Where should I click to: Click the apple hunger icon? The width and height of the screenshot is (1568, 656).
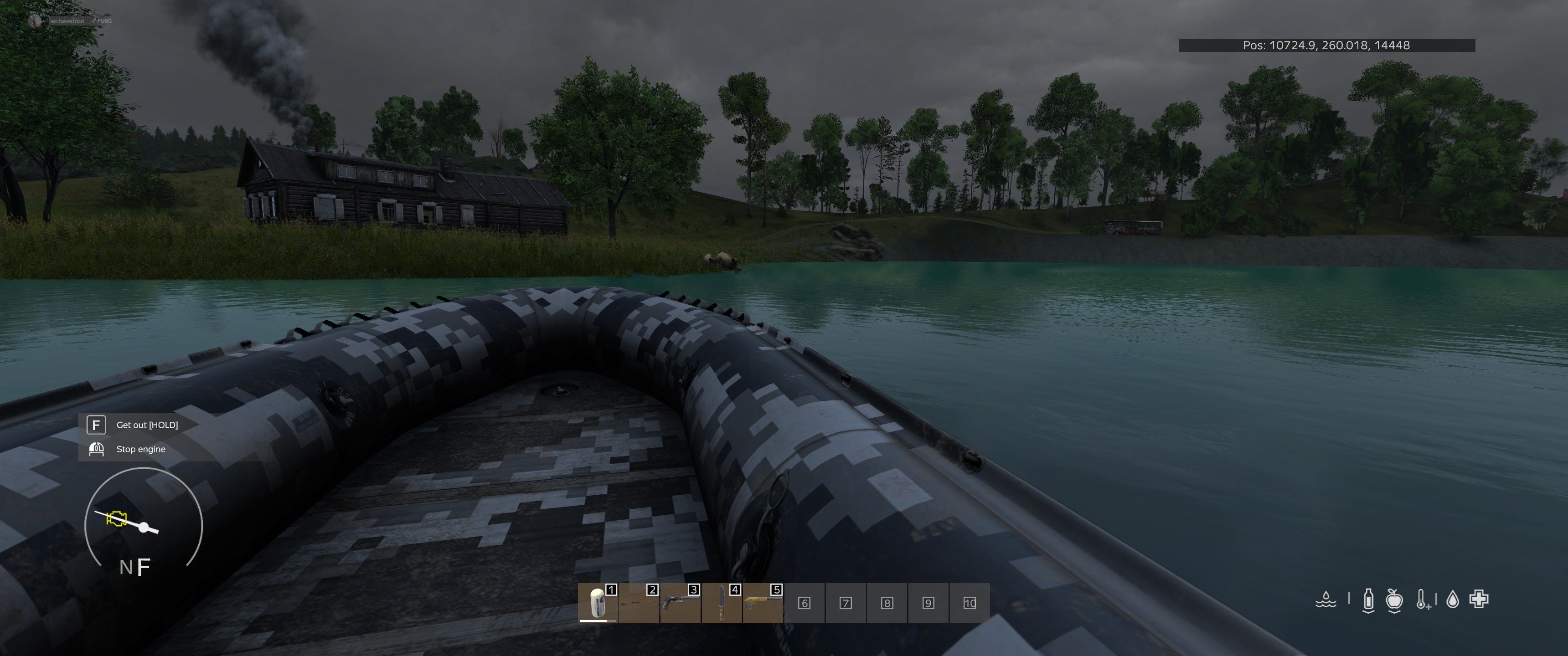point(1394,600)
